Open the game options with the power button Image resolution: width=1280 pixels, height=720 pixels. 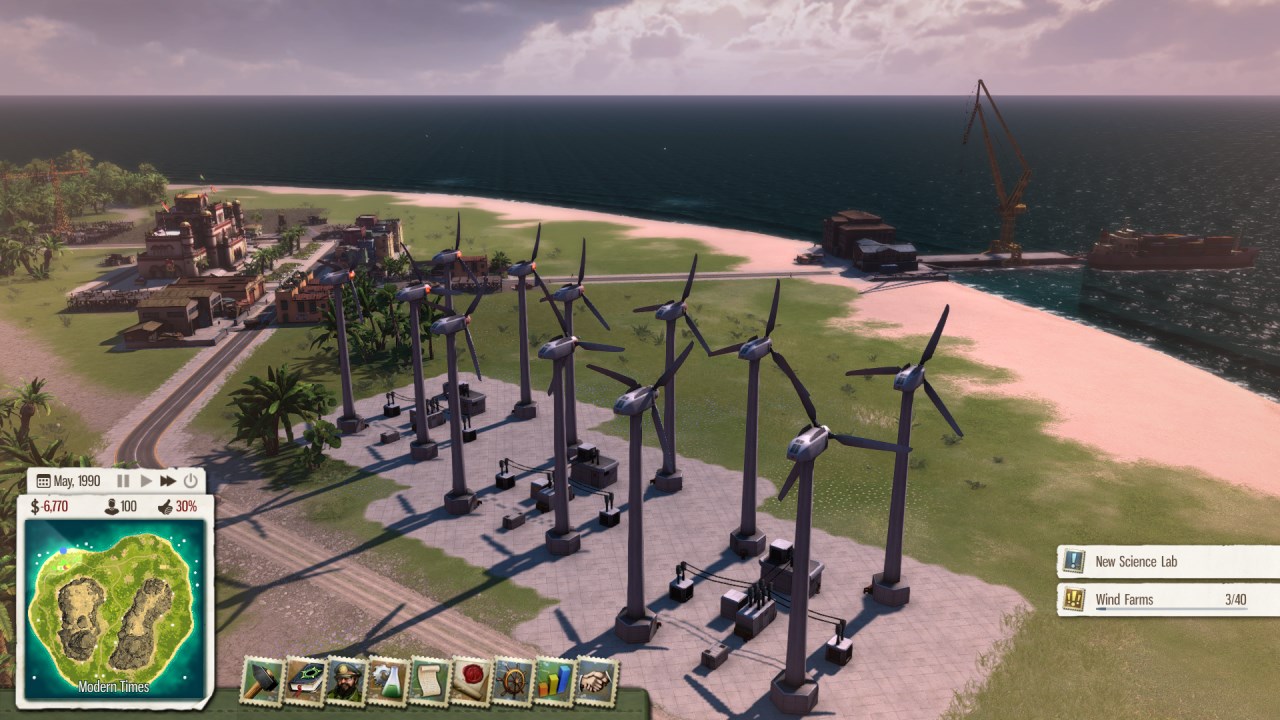[x=190, y=480]
